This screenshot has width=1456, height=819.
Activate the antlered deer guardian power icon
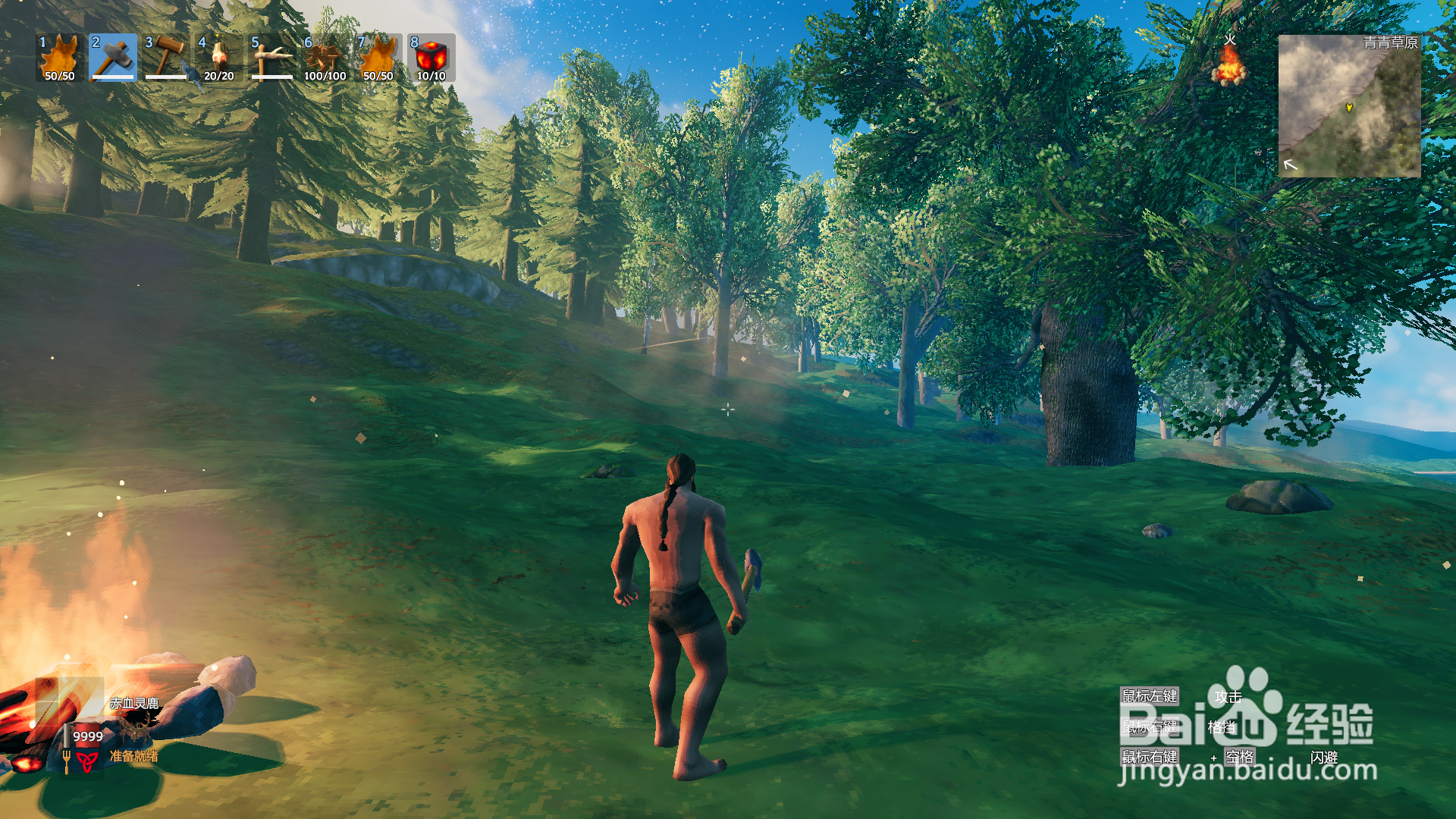(135, 730)
